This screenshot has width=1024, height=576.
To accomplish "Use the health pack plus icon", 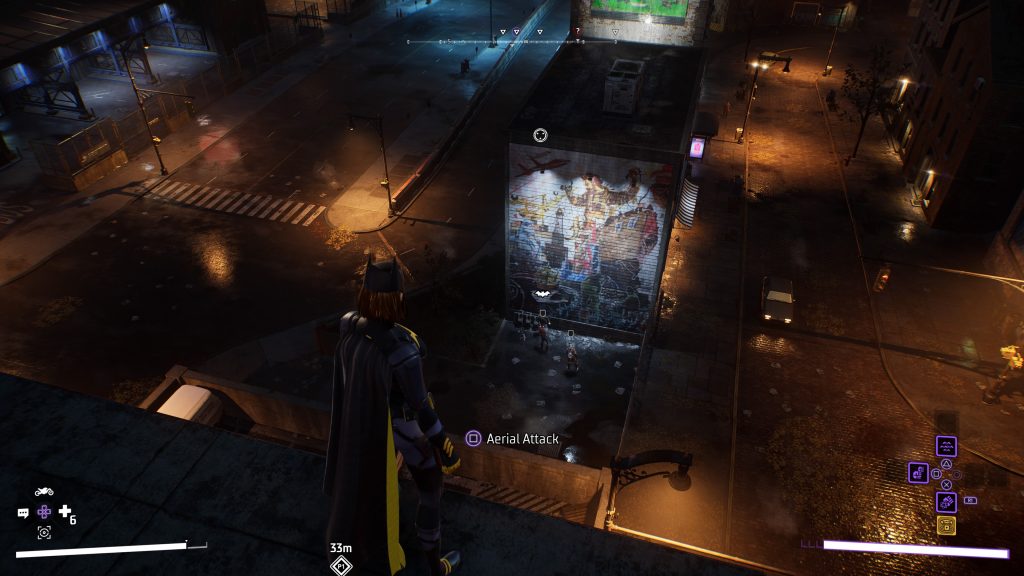I will click(65, 512).
